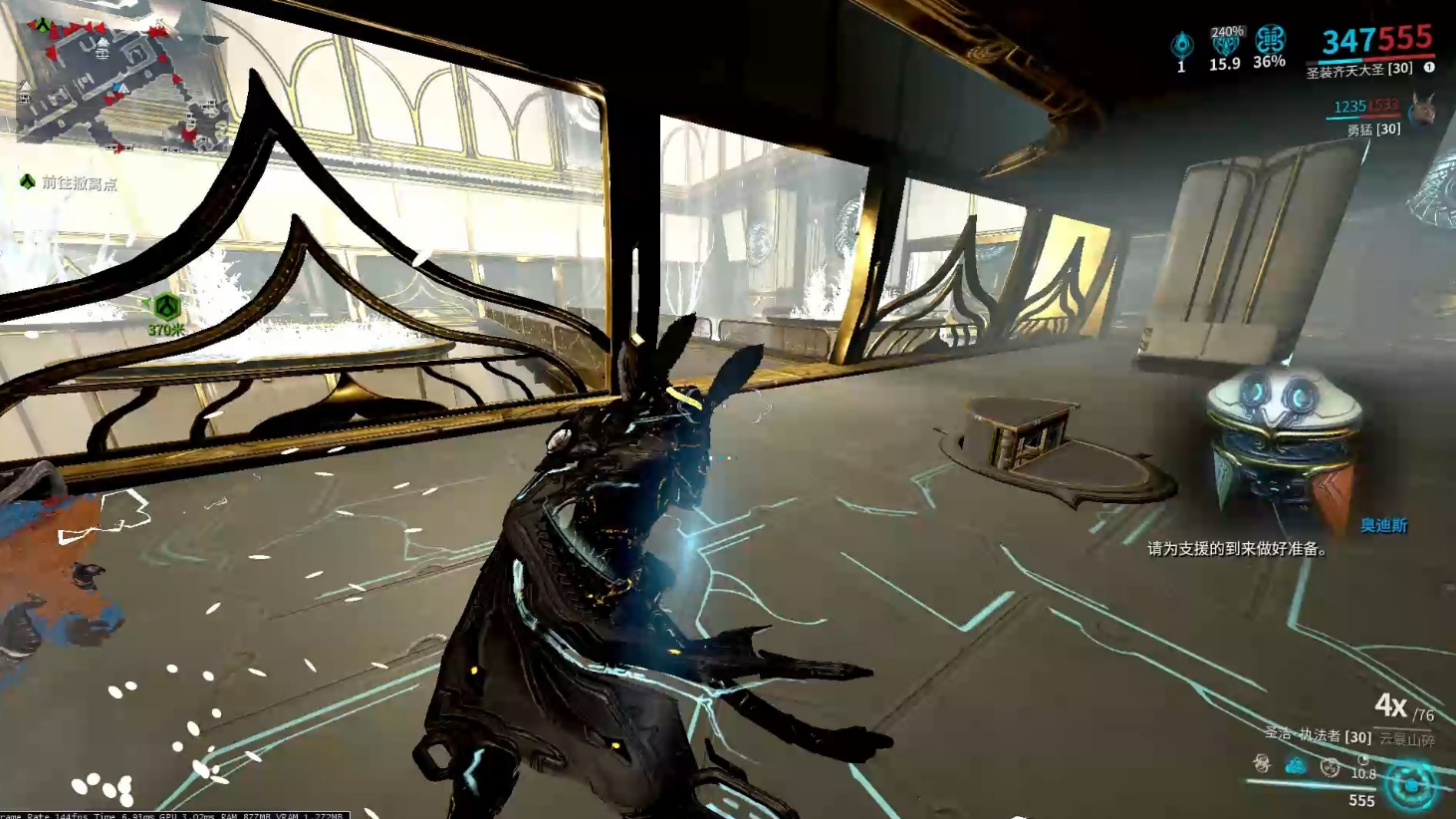Activate the first ability icon in the ability row
This screenshot has height=819, width=1456.
coord(1262,764)
